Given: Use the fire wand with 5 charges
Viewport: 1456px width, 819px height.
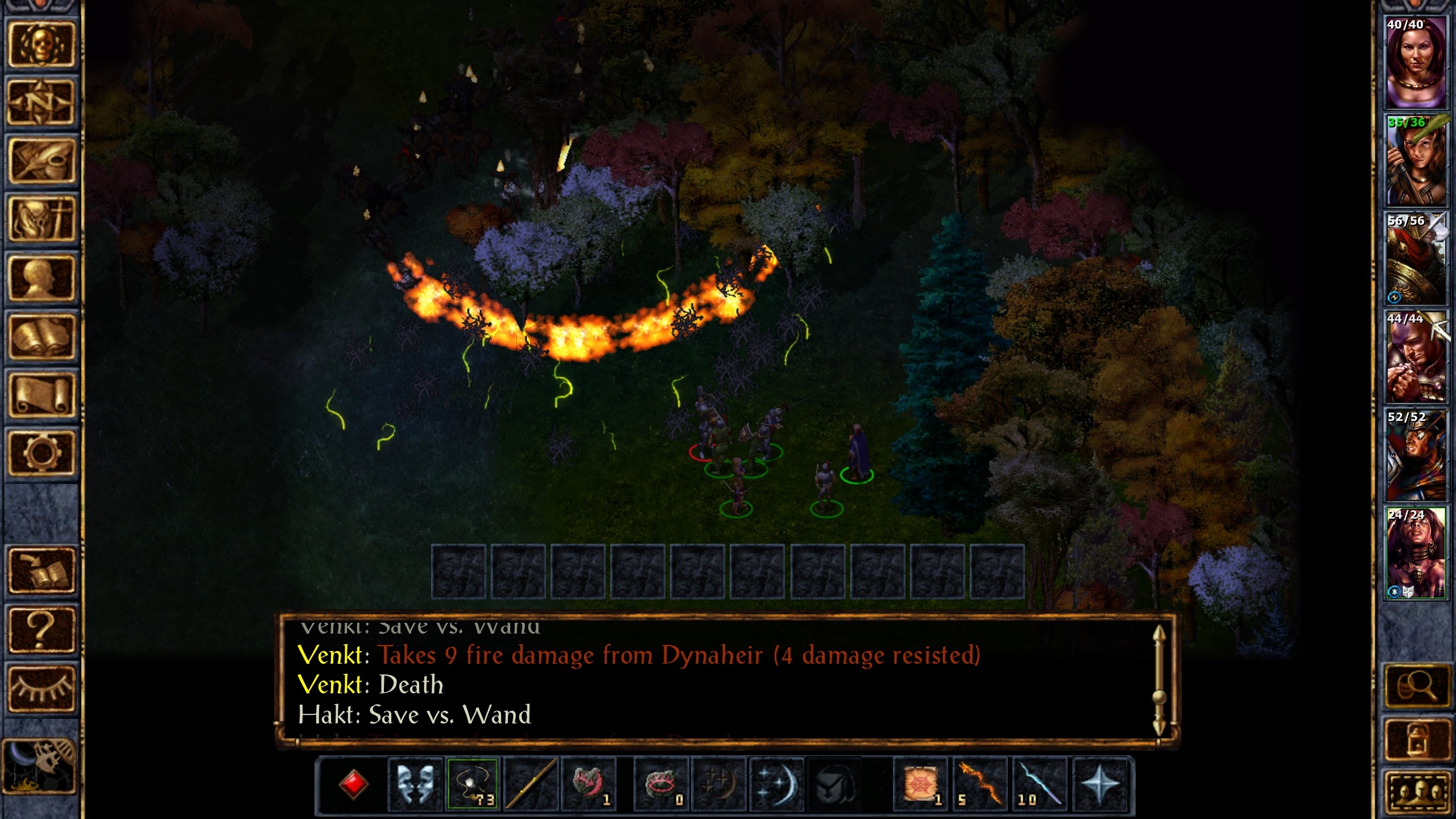Looking at the screenshot, I should [x=979, y=783].
